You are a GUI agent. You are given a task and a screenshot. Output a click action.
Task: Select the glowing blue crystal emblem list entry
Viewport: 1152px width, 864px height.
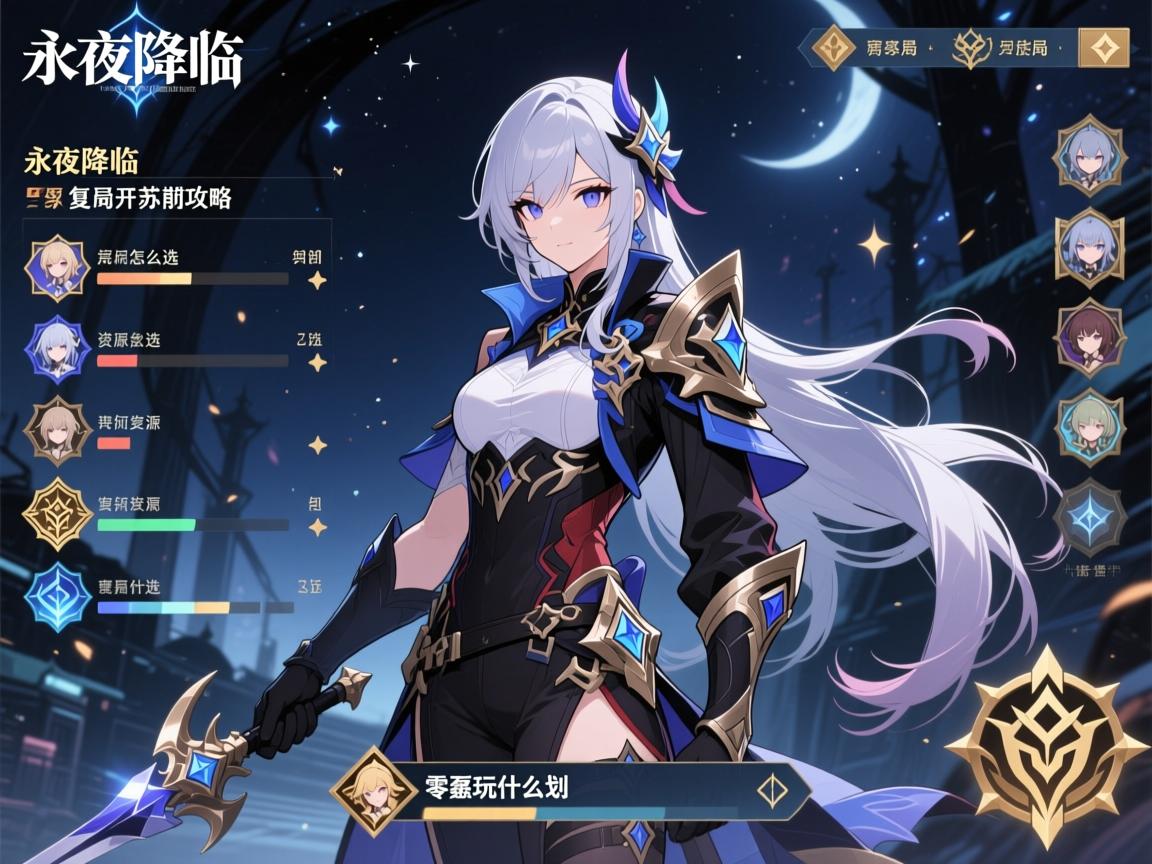[x=59, y=596]
